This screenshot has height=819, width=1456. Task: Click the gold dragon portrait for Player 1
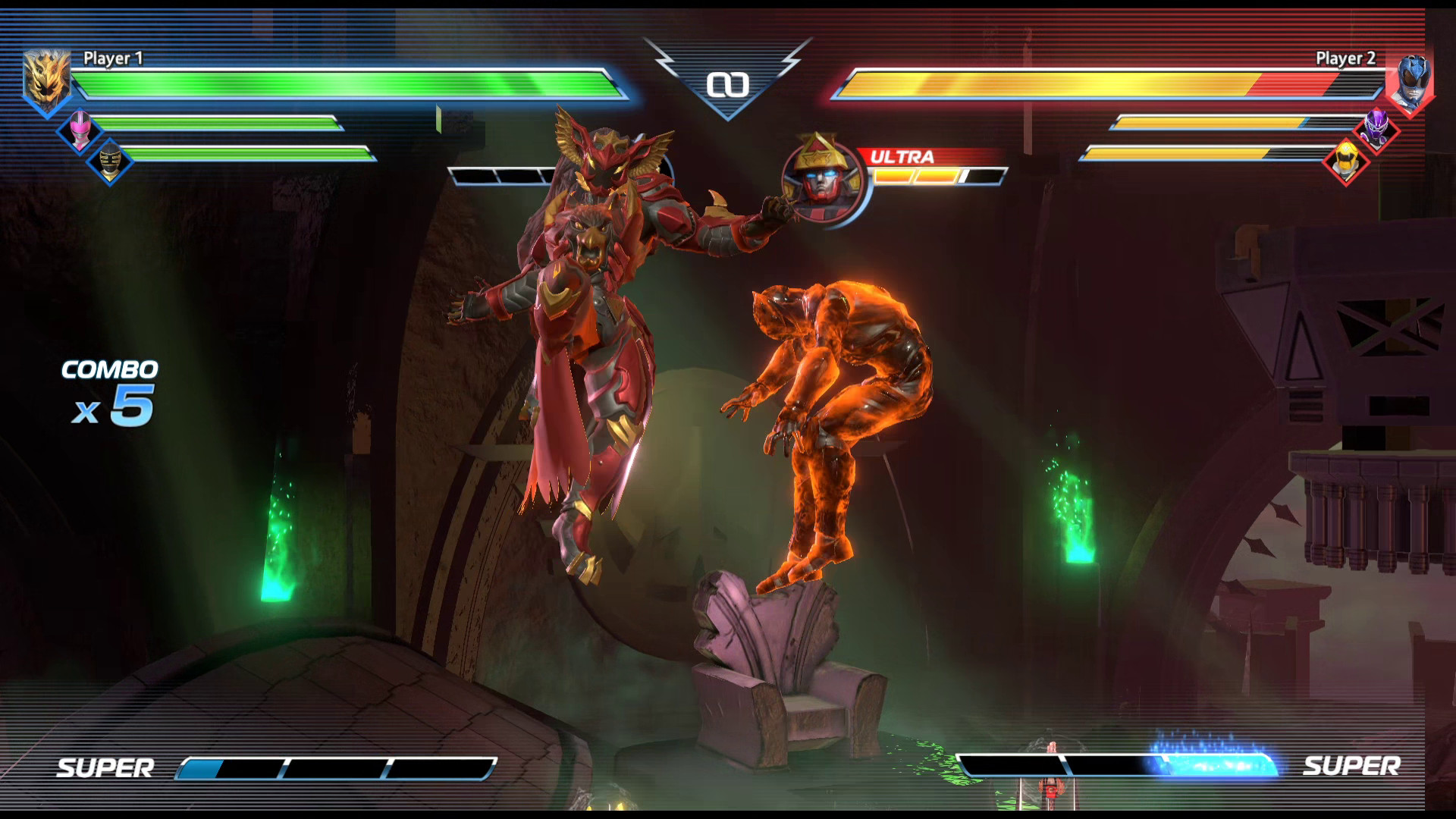pyautogui.click(x=45, y=76)
